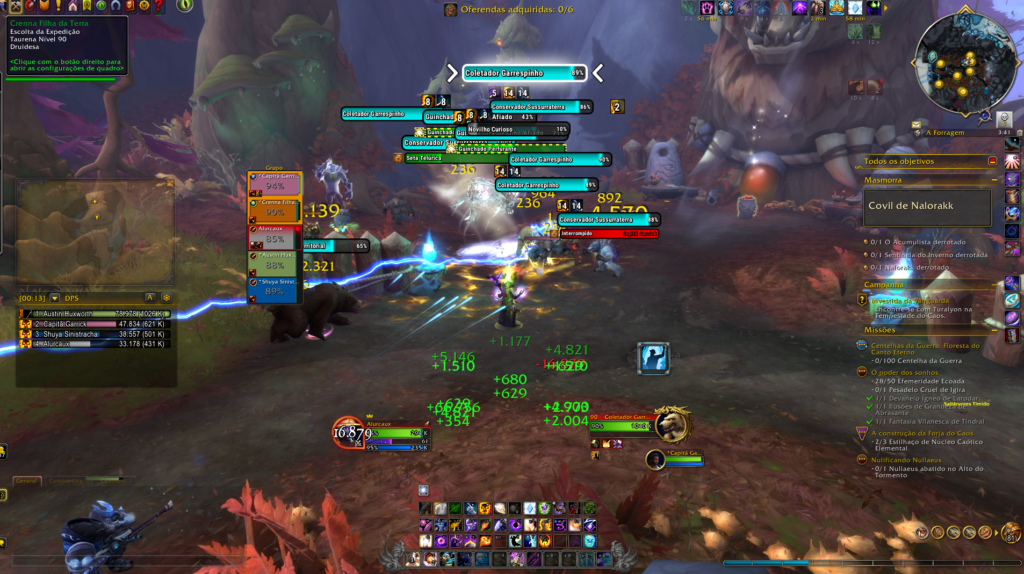Viewport: 1024px width, 574px height.
Task: Click the Shuya Sinistracha party frame
Action: (274, 287)
